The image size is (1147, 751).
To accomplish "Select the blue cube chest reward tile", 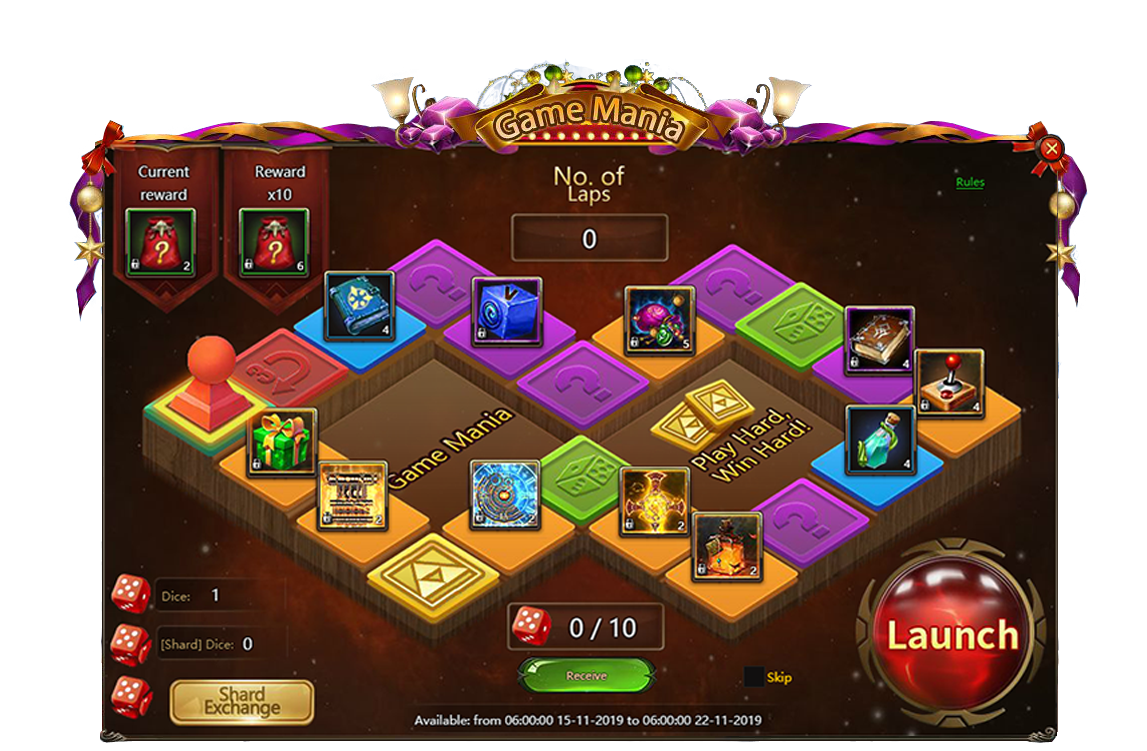I will (x=507, y=312).
